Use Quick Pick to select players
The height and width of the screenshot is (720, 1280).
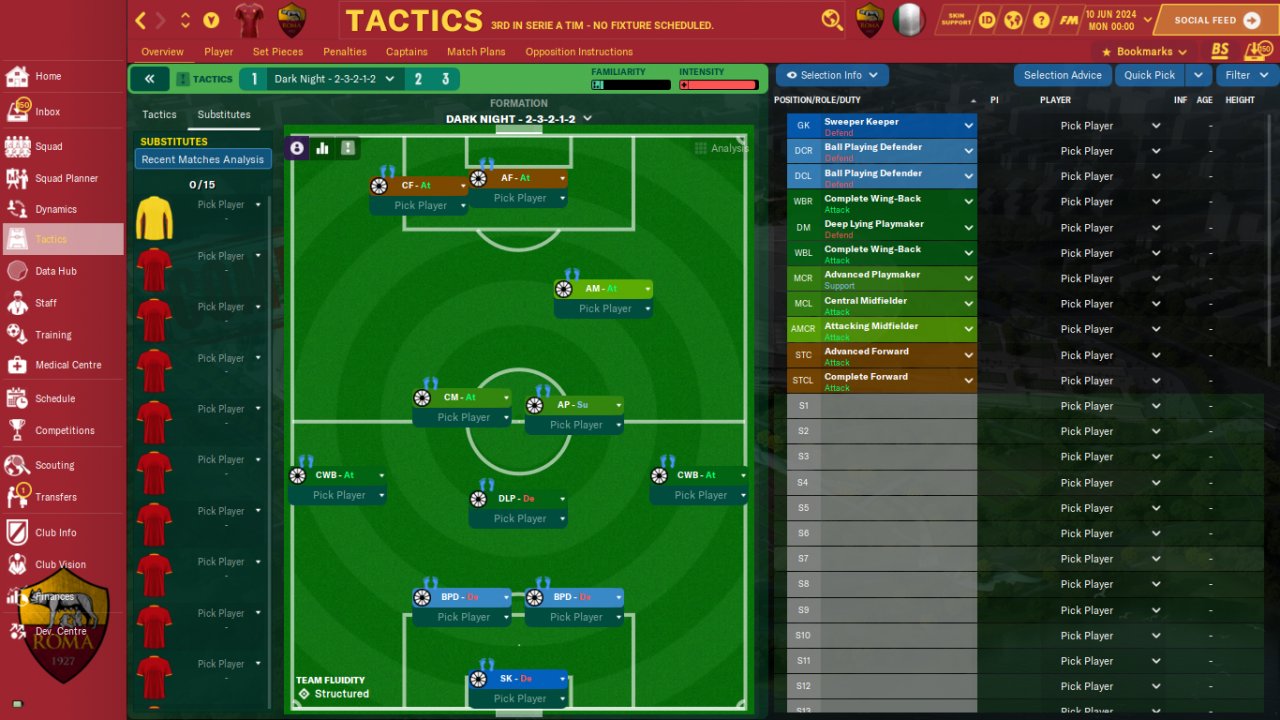click(x=1149, y=75)
